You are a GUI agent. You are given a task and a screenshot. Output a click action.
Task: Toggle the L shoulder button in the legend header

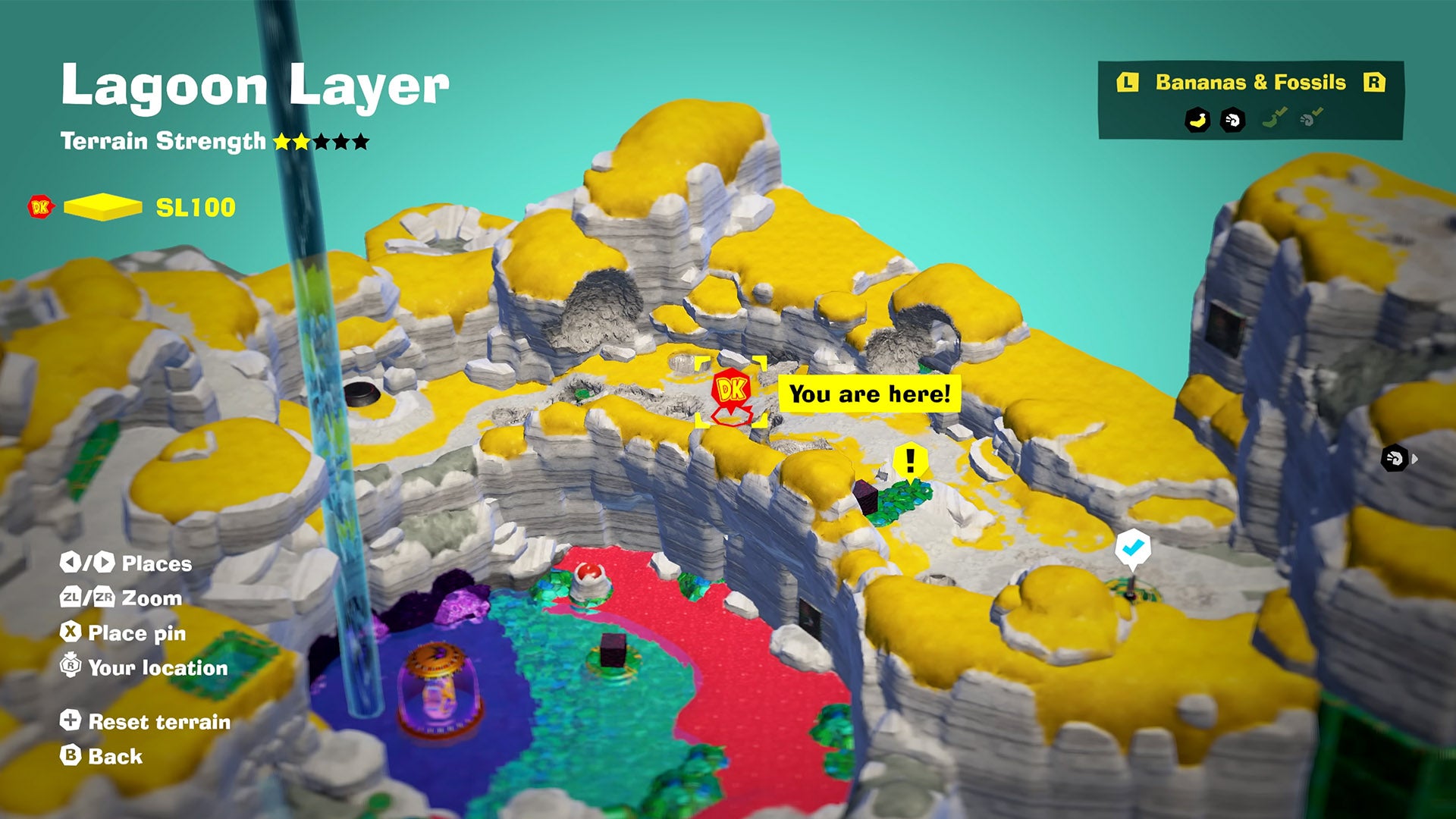[1128, 81]
